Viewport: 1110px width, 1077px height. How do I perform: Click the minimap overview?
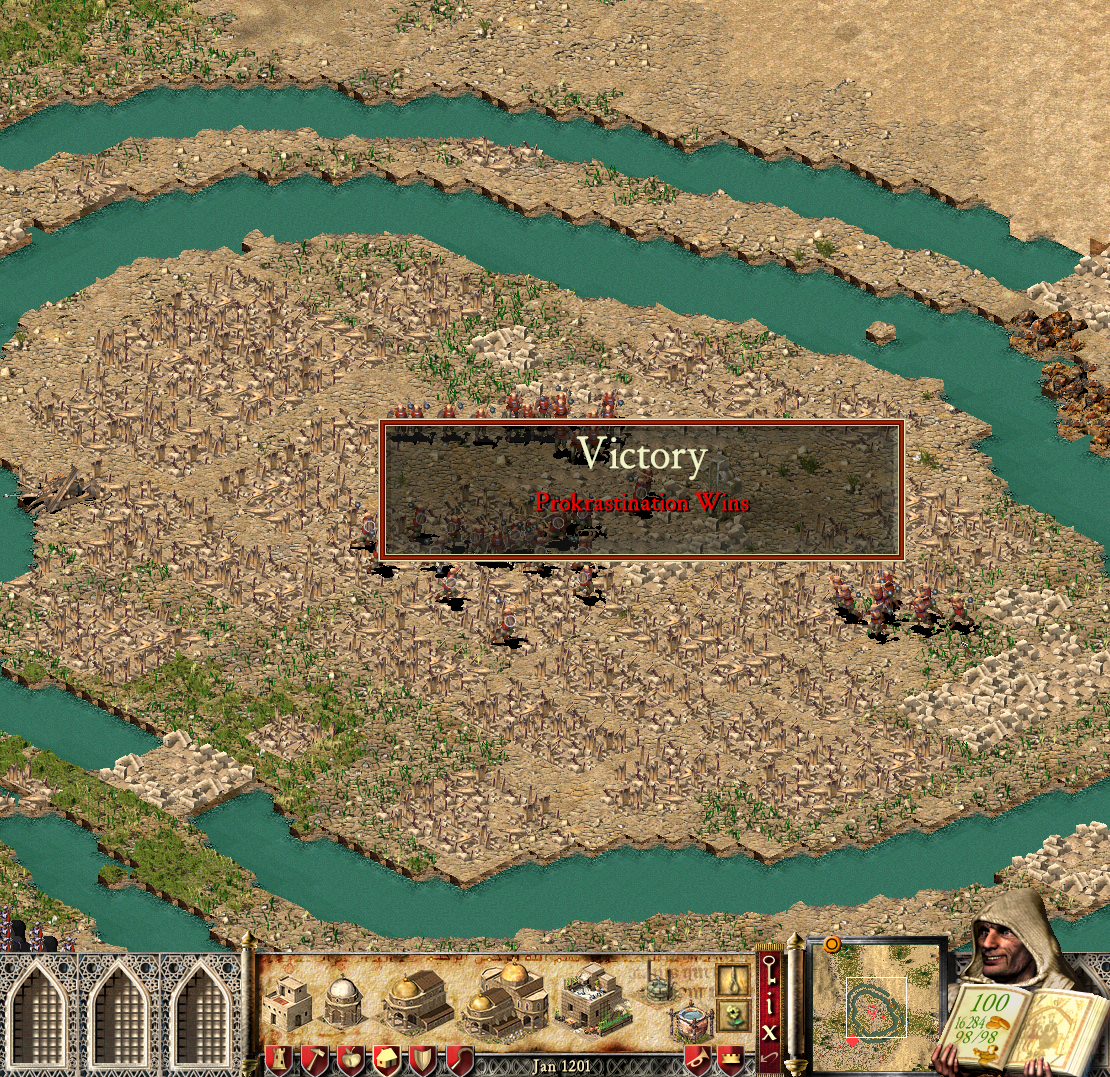876,1006
